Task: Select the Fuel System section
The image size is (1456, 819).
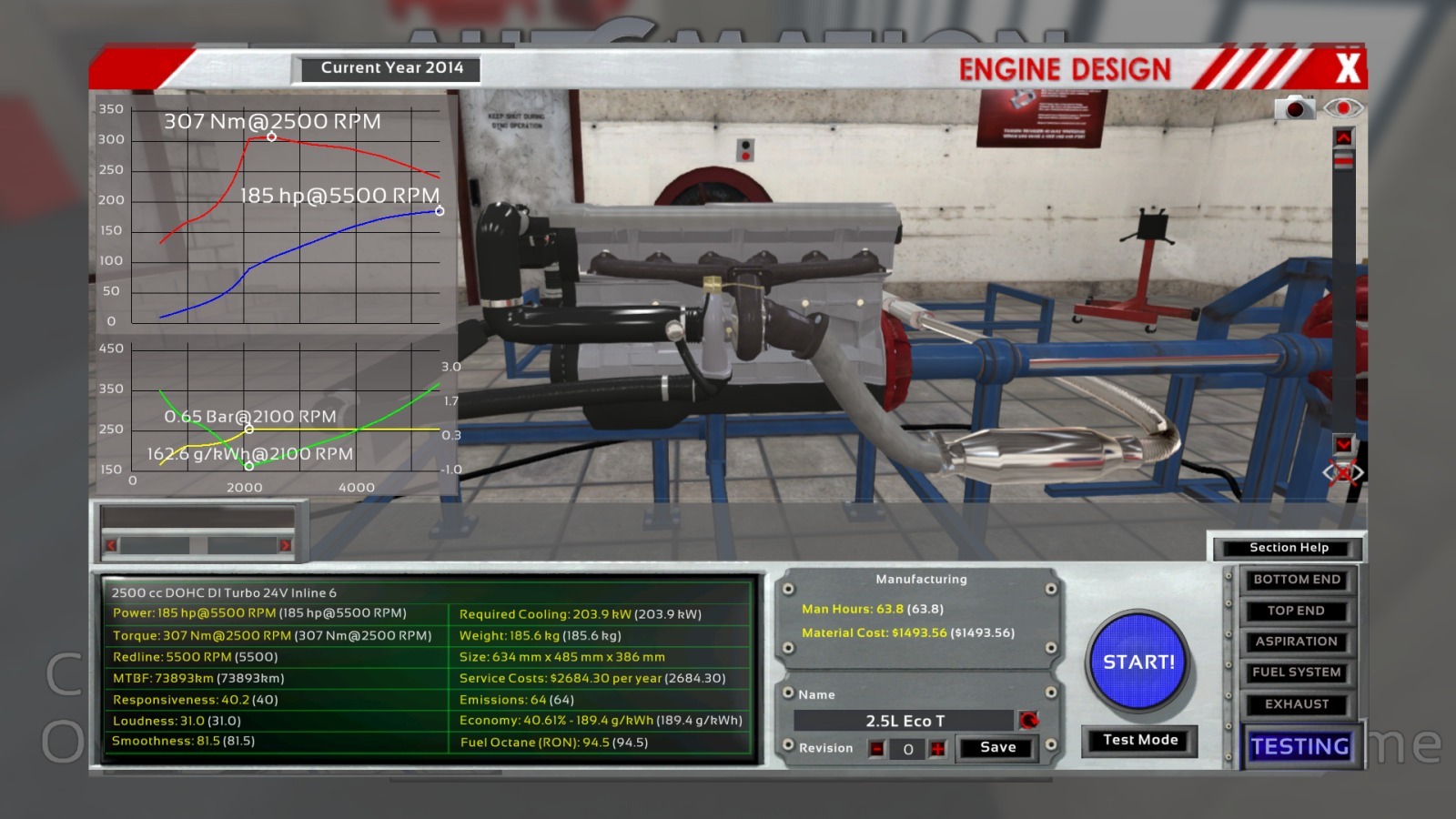Action: point(1297,672)
